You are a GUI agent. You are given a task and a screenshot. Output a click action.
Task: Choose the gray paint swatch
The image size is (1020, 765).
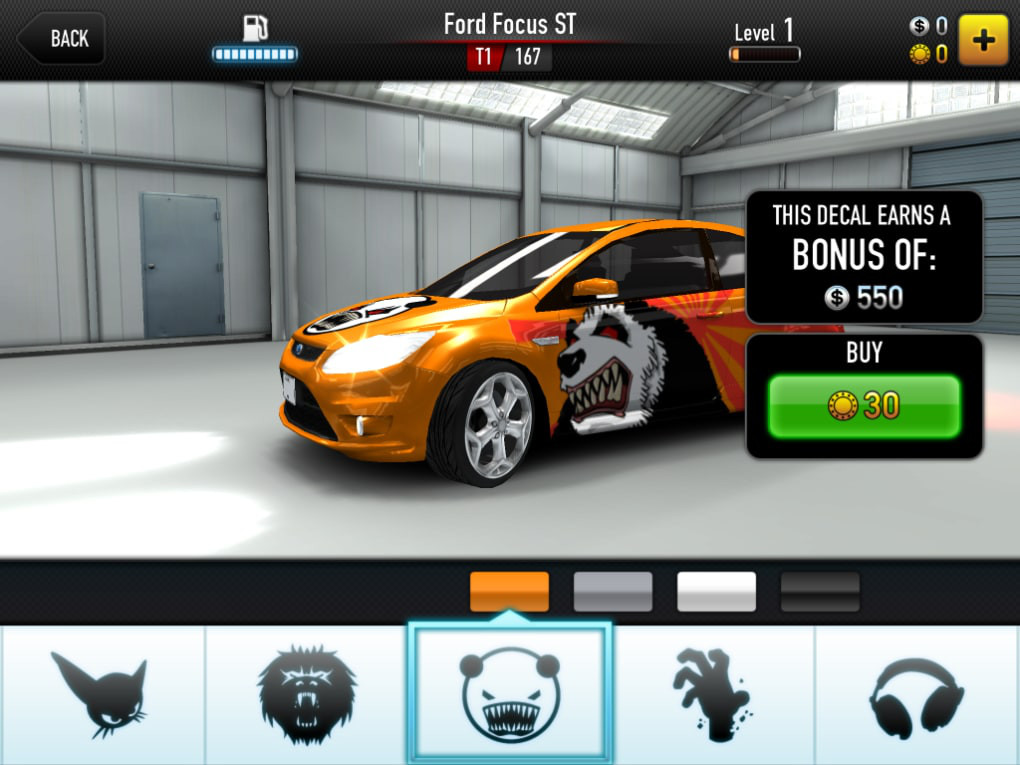click(x=613, y=591)
